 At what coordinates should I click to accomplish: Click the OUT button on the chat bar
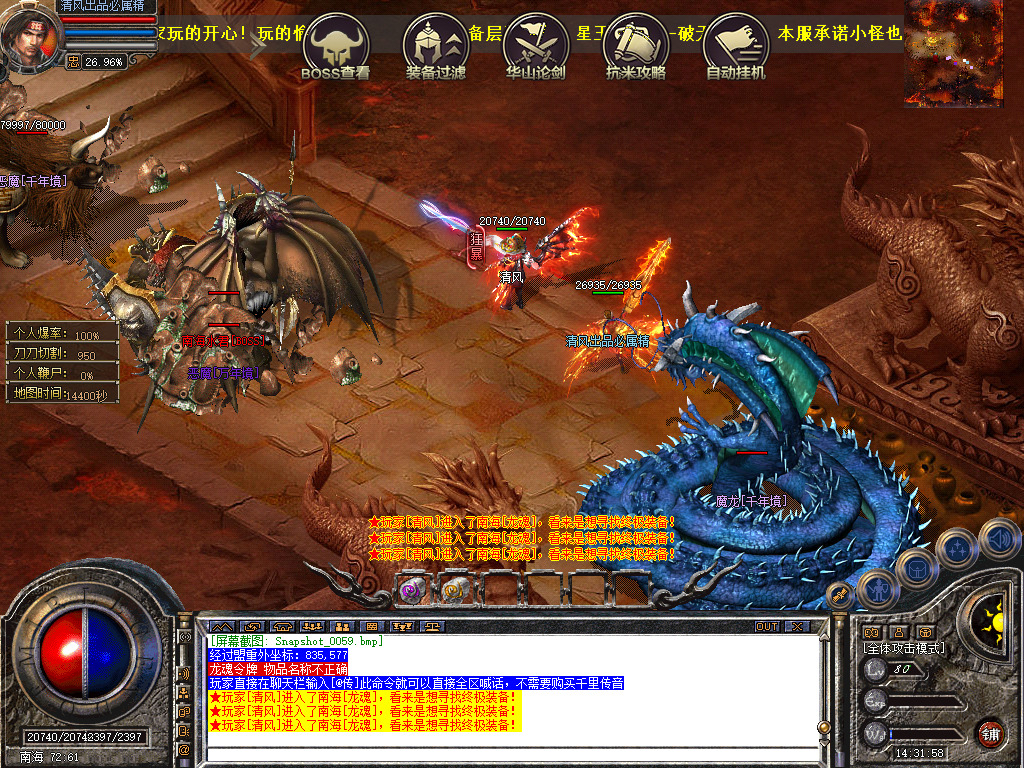[x=766, y=627]
